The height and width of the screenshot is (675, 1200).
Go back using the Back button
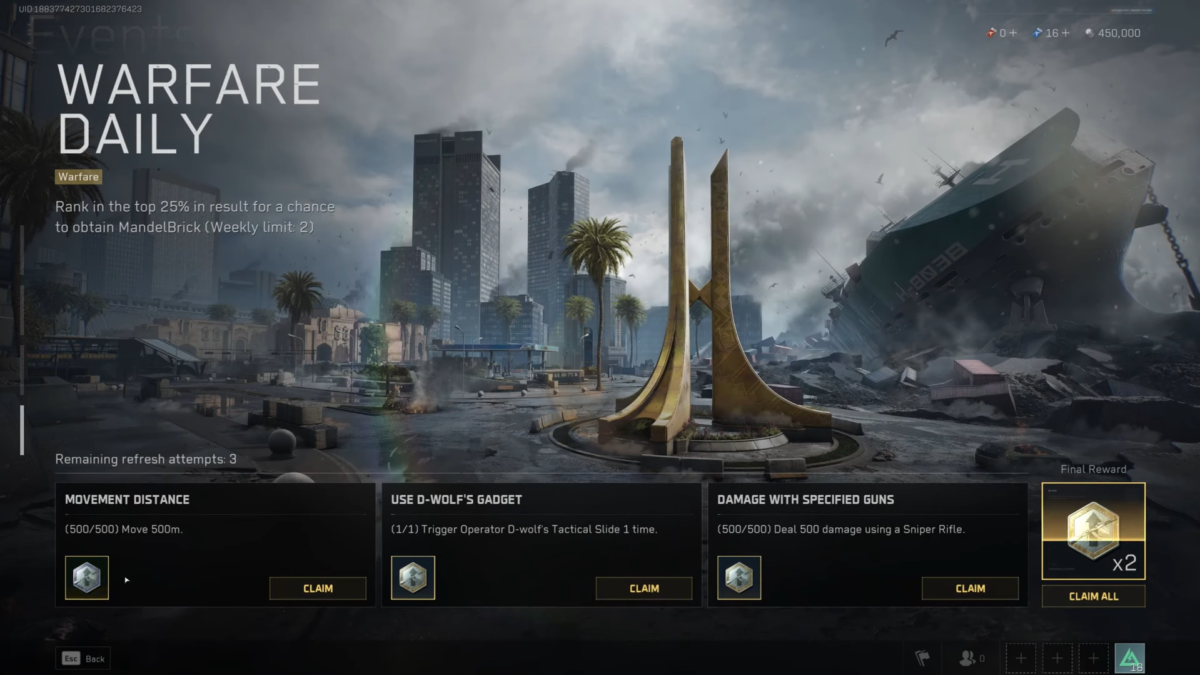[x=83, y=659]
